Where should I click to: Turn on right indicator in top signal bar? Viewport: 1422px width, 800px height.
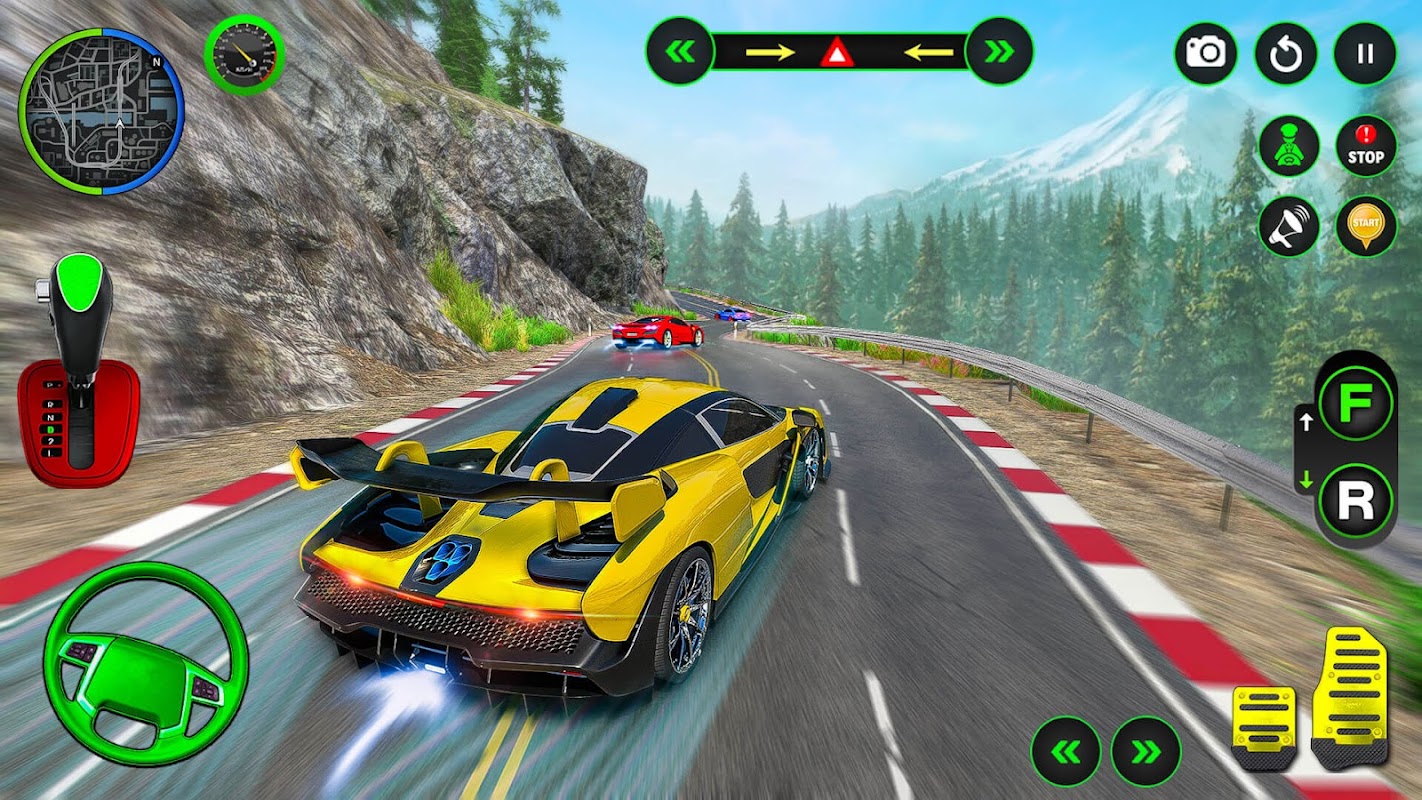[999, 51]
